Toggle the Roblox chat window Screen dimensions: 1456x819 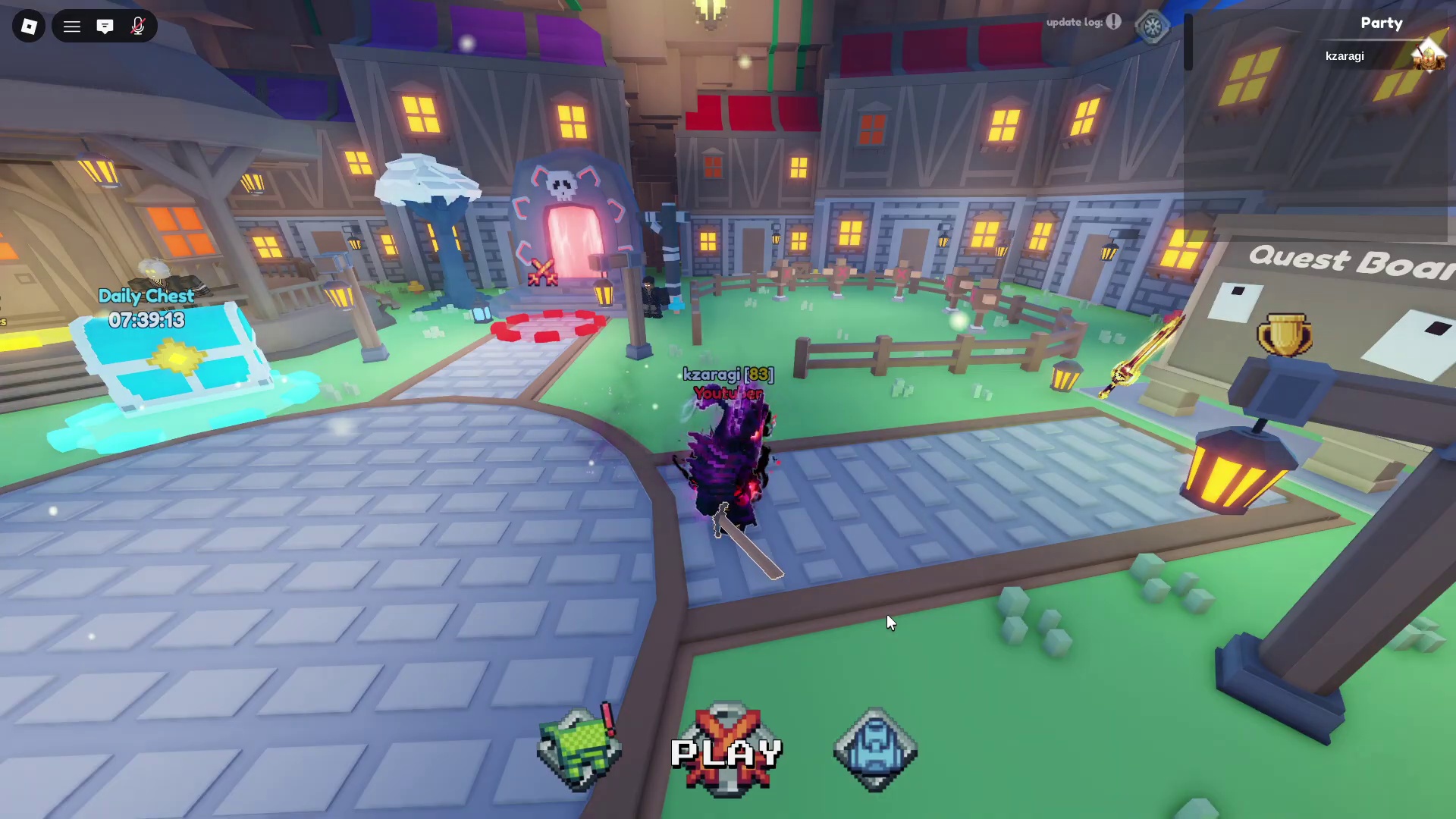point(105,27)
